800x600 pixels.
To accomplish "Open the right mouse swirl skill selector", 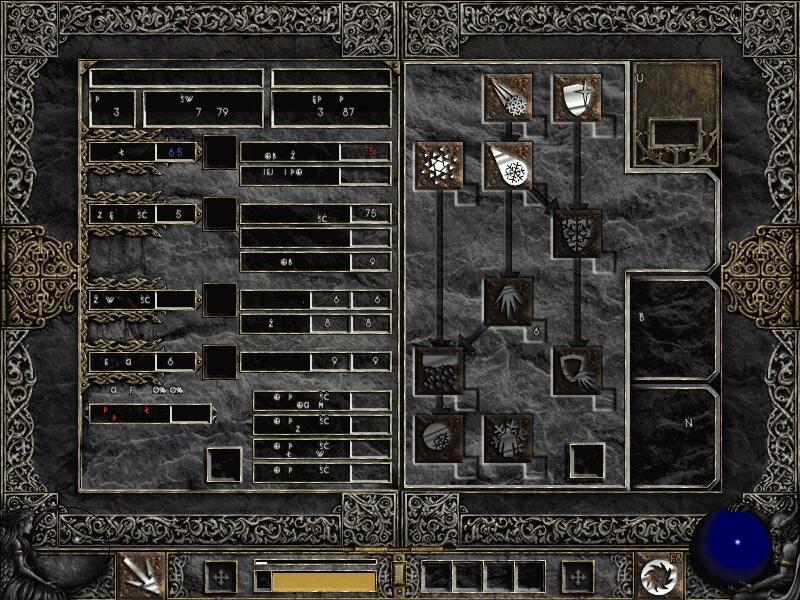I will point(659,574).
